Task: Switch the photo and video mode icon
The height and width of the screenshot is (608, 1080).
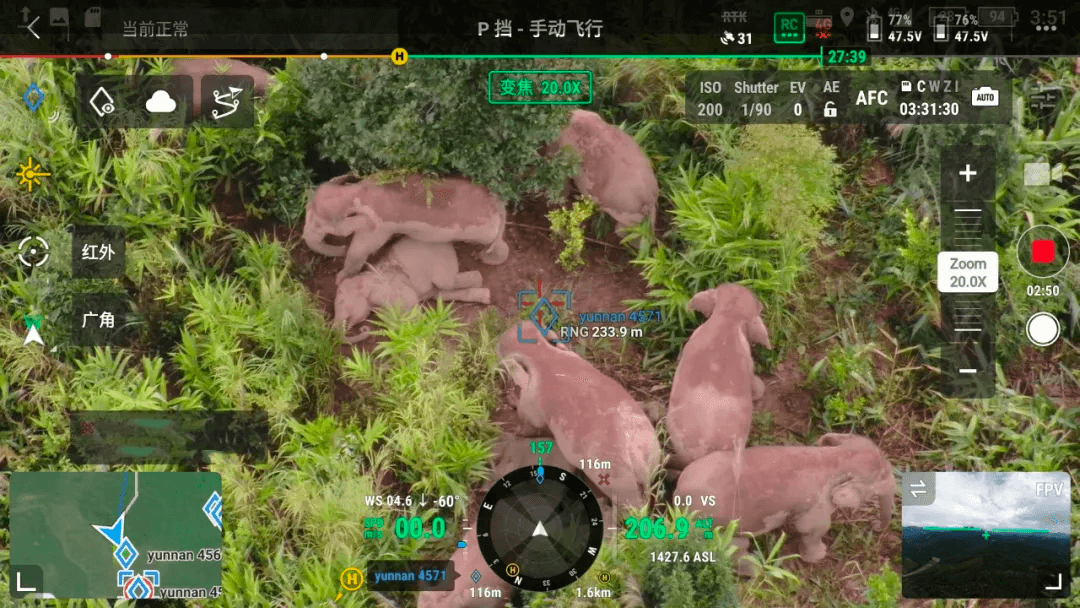Action: 1037,174
